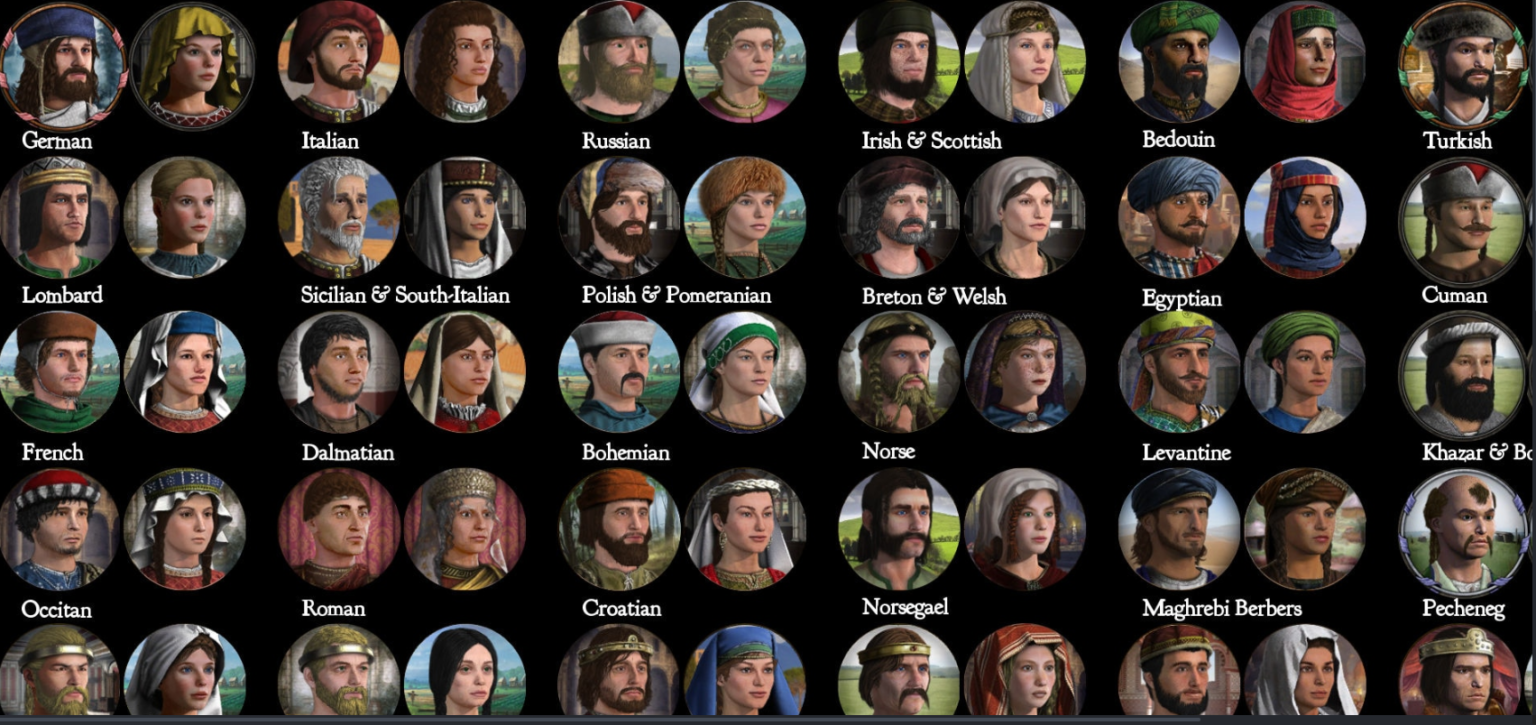Open the Bohemian female portrait
Screen dimensions: 1536x725
744,373
